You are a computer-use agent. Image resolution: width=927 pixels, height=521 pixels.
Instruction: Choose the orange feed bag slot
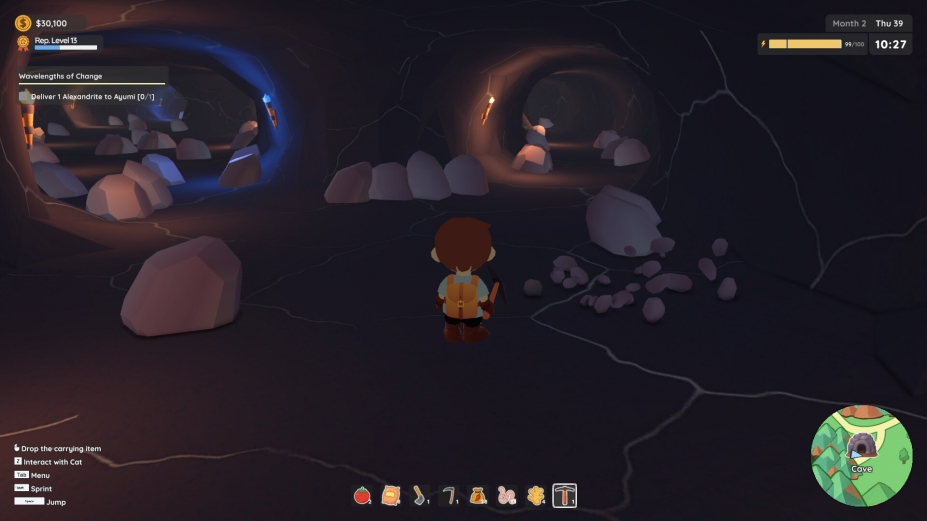click(x=391, y=495)
